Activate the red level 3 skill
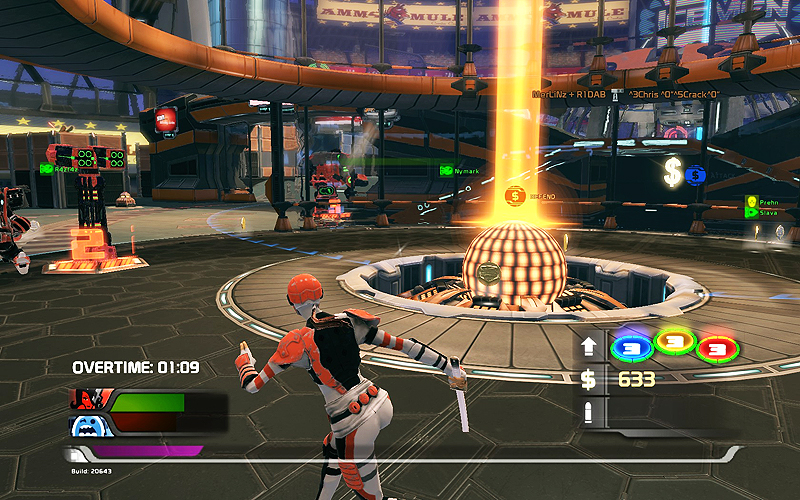 click(x=715, y=348)
